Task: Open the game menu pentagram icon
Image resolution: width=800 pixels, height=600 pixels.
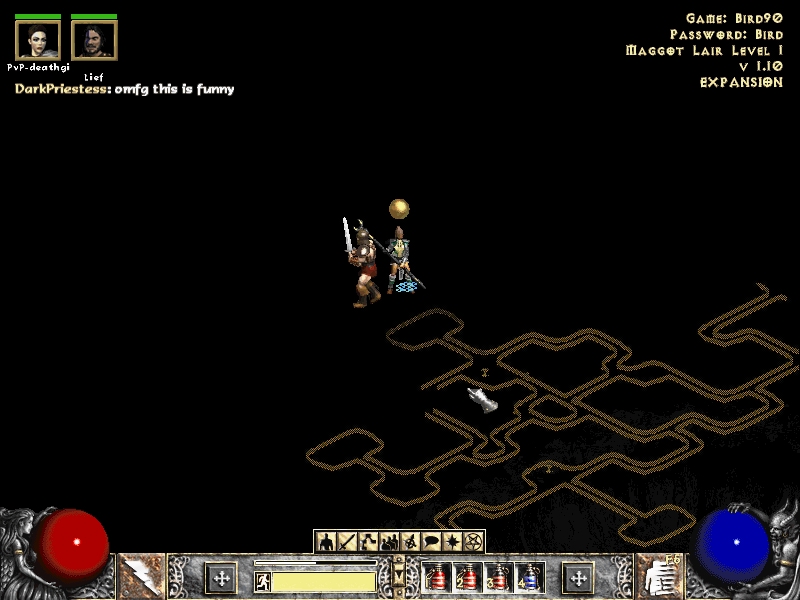Action: coord(475,542)
